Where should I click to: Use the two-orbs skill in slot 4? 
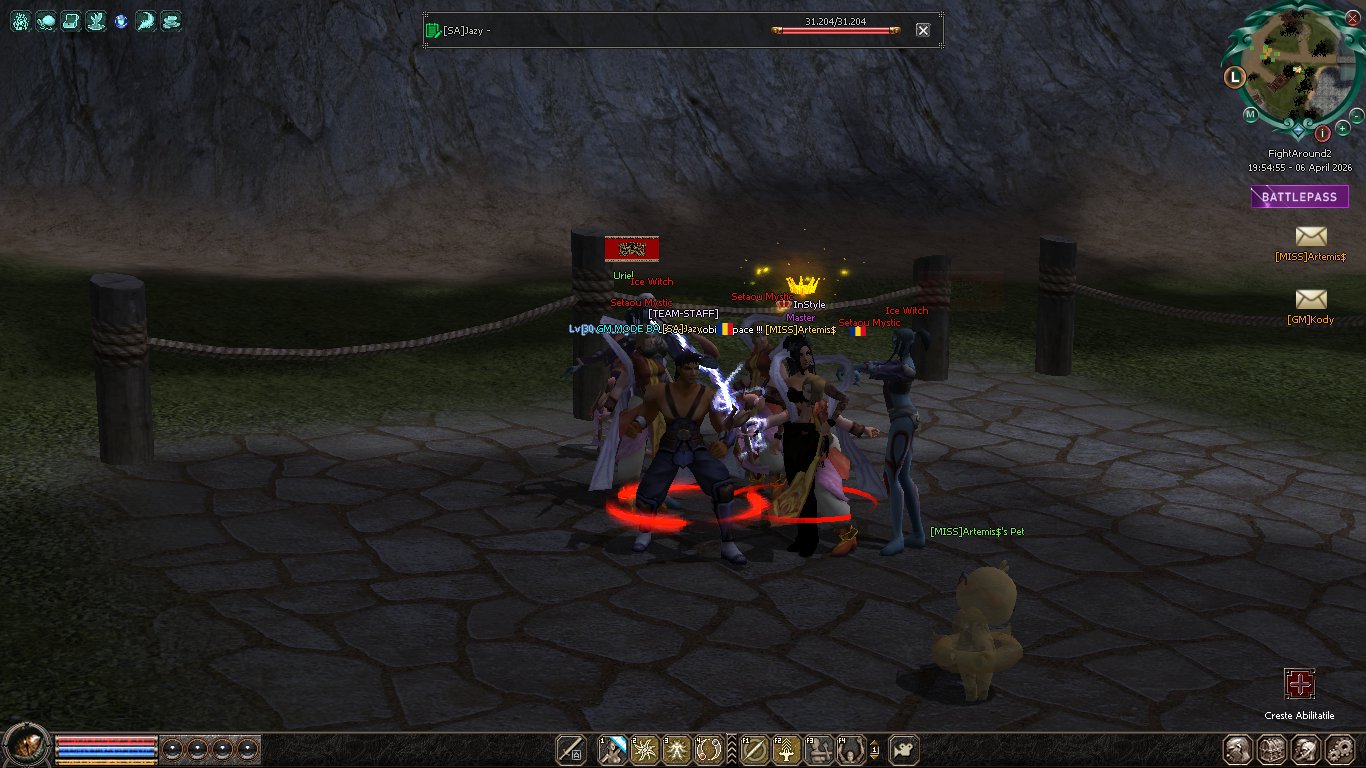[709, 749]
